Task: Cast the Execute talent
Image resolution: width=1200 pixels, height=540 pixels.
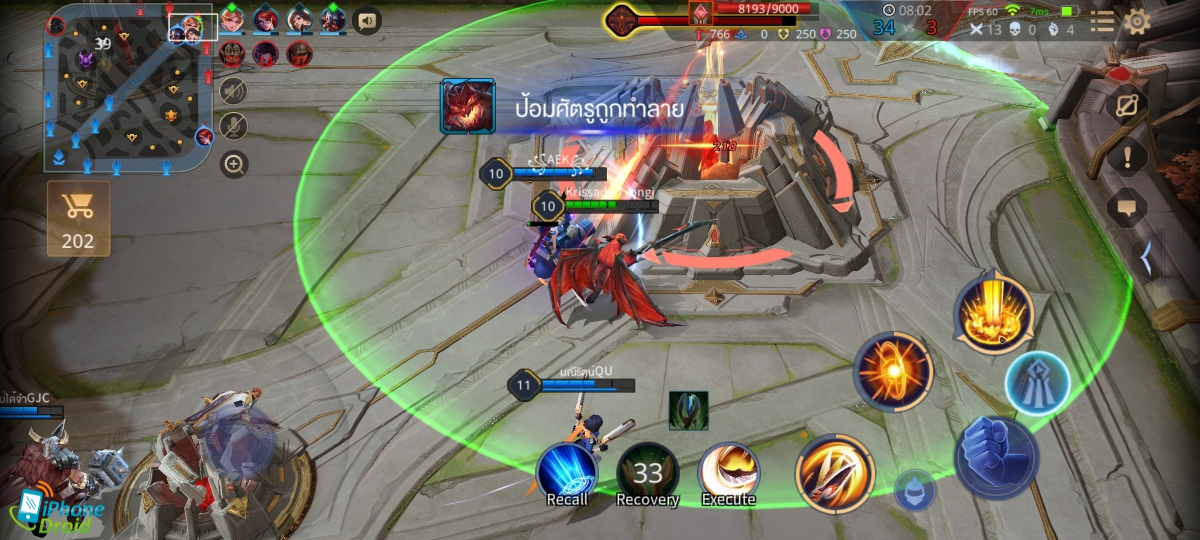Action: tap(728, 471)
